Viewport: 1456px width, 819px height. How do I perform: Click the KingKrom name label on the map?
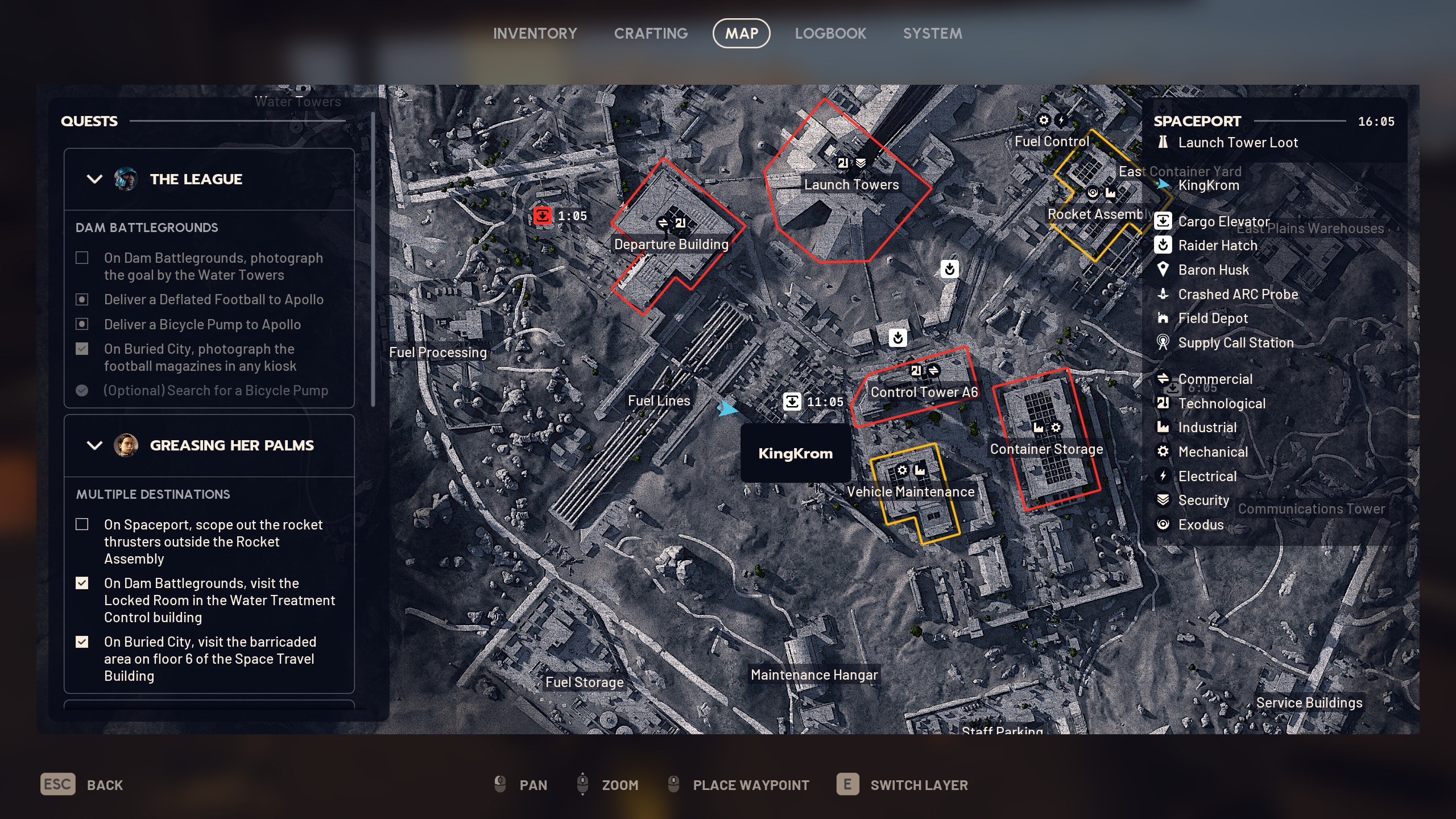pos(795,453)
